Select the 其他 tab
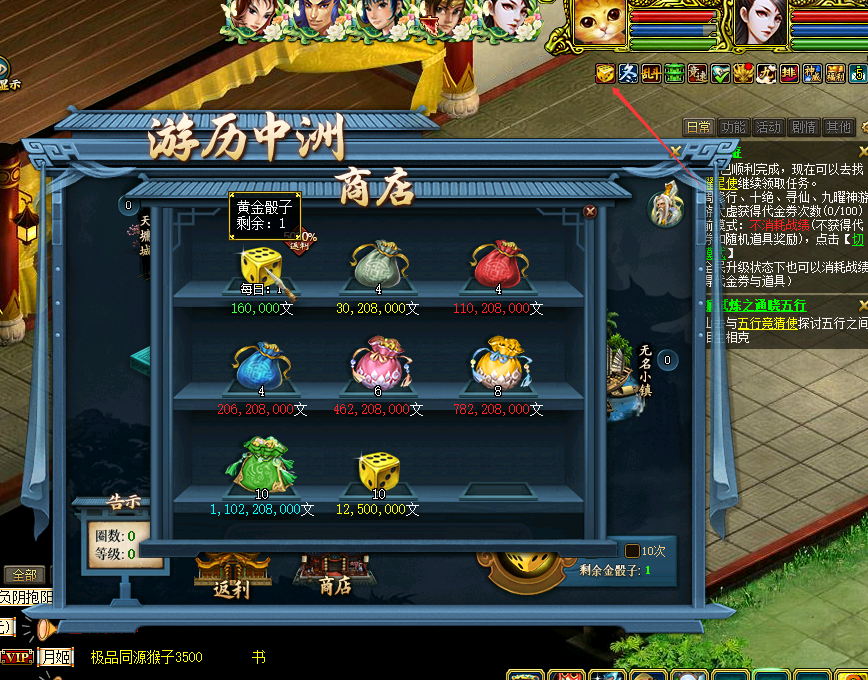The width and height of the screenshot is (868, 680). pyautogui.click(x=837, y=127)
